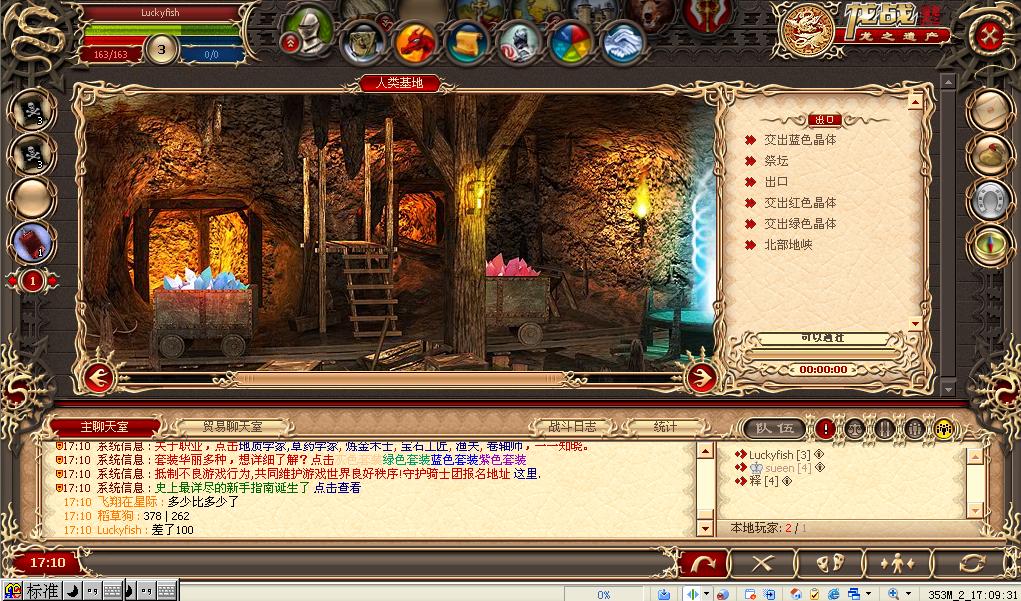1021x601 pixels.
Task: Go to 出口 in the list
Action: tap(776, 182)
